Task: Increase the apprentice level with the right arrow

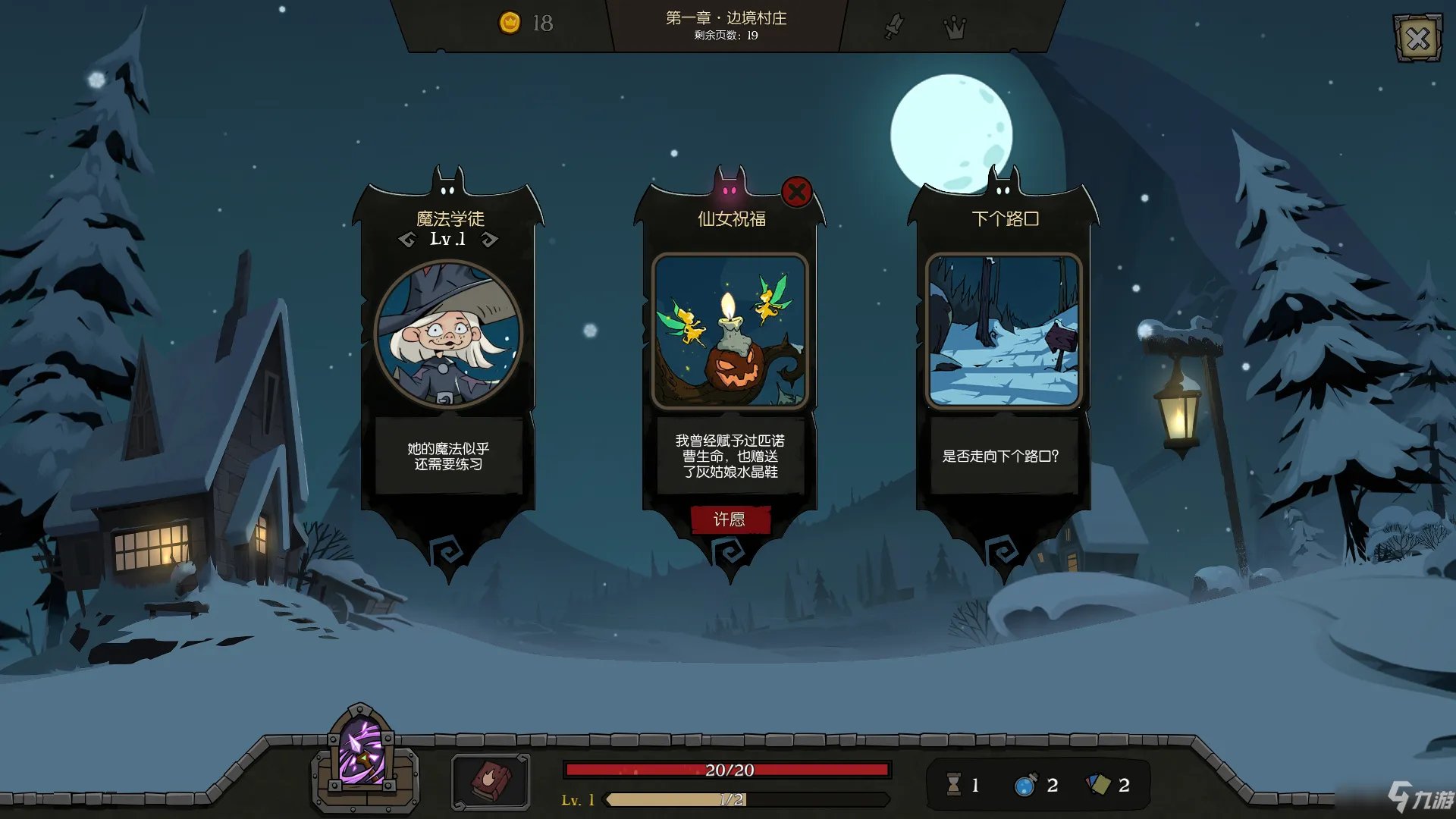Action: pyautogui.click(x=490, y=240)
